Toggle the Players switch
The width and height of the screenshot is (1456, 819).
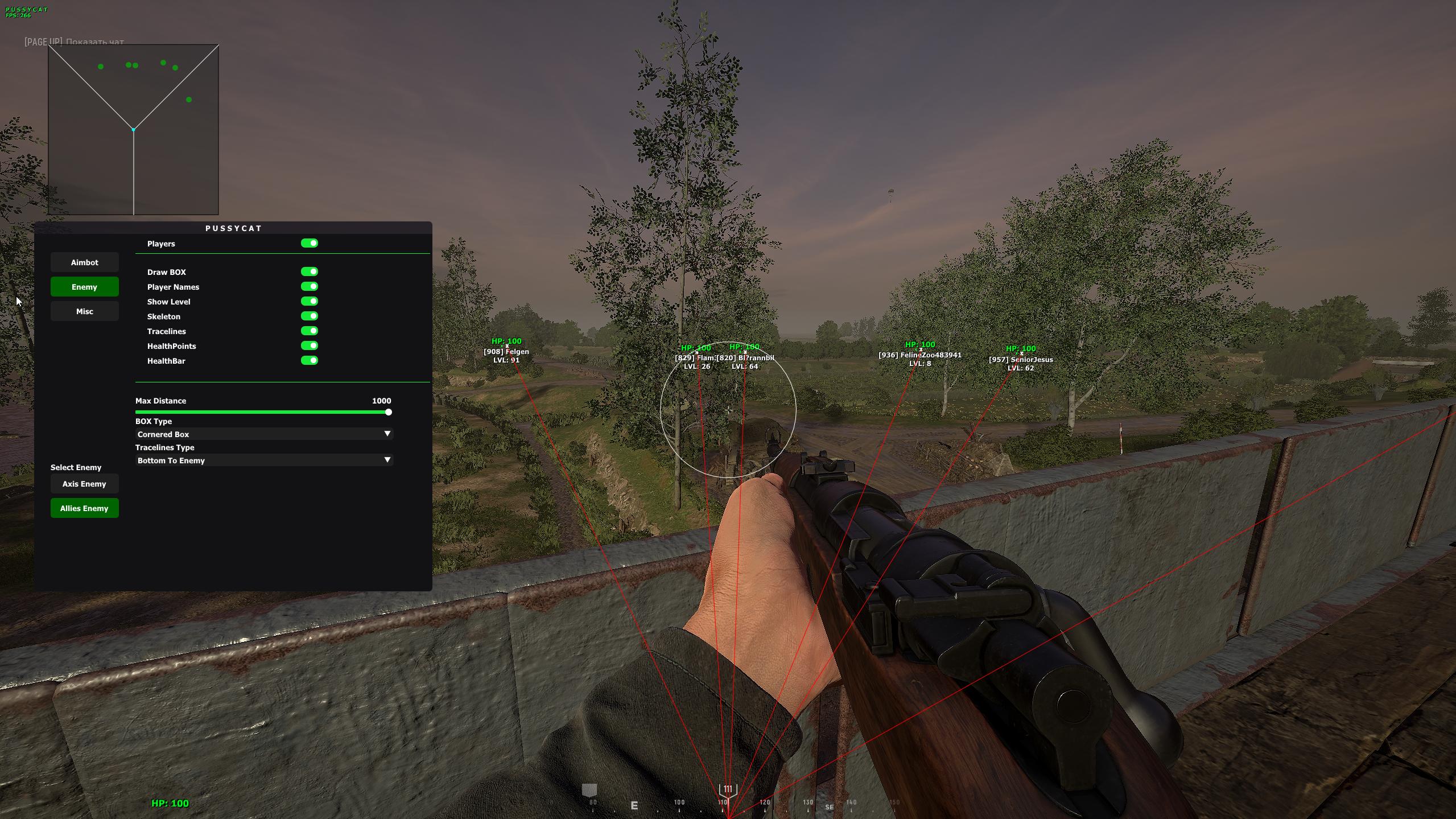pos(310,244)
